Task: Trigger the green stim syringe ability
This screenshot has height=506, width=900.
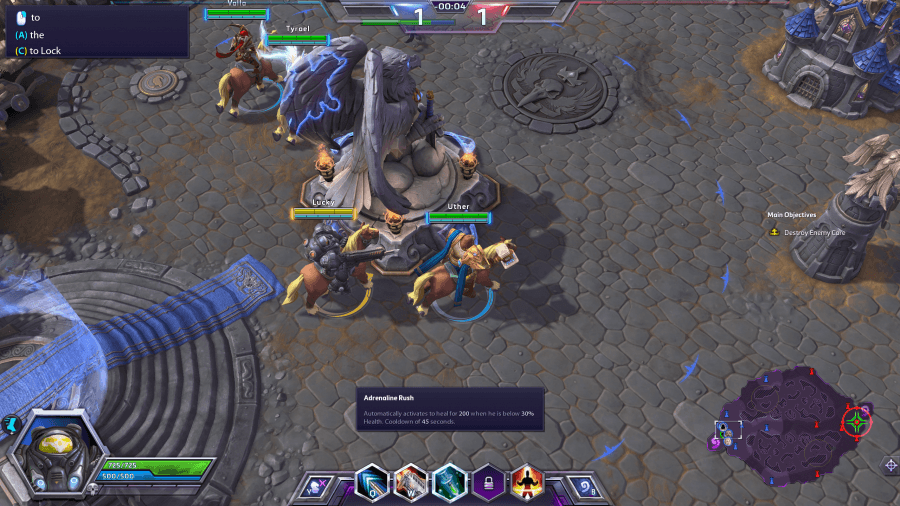Action: (449, 483)
